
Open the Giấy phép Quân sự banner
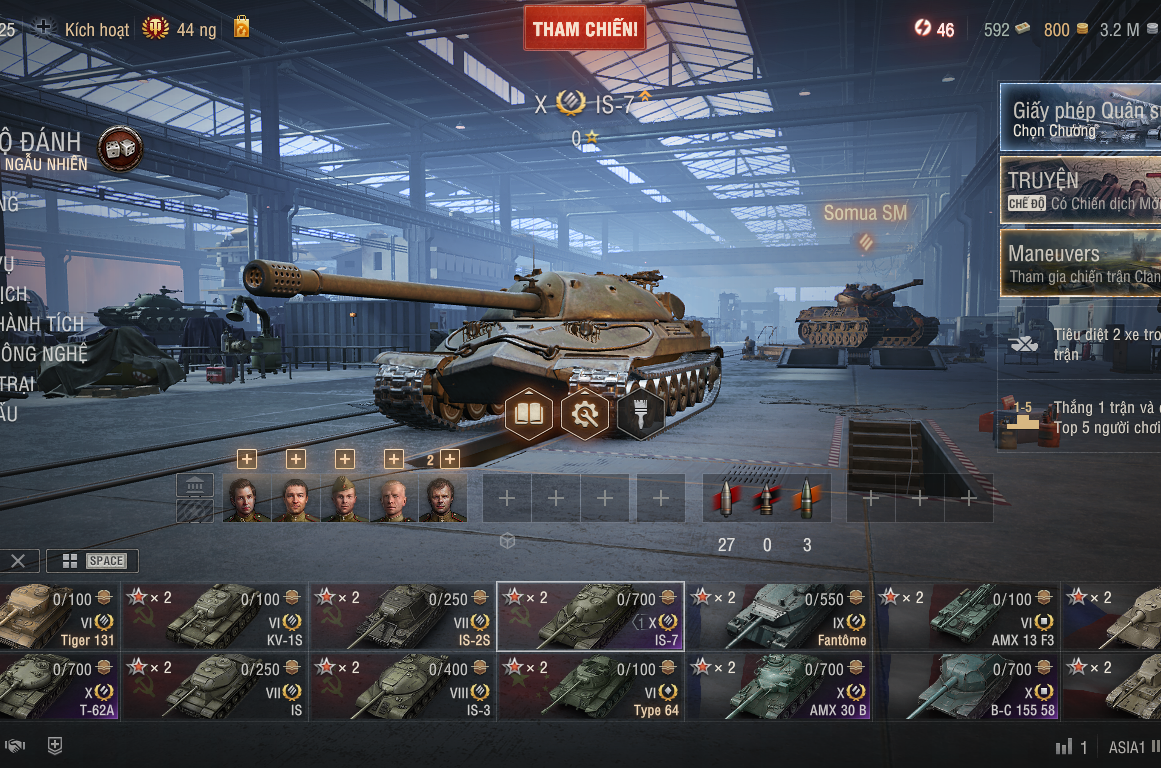1080,117
